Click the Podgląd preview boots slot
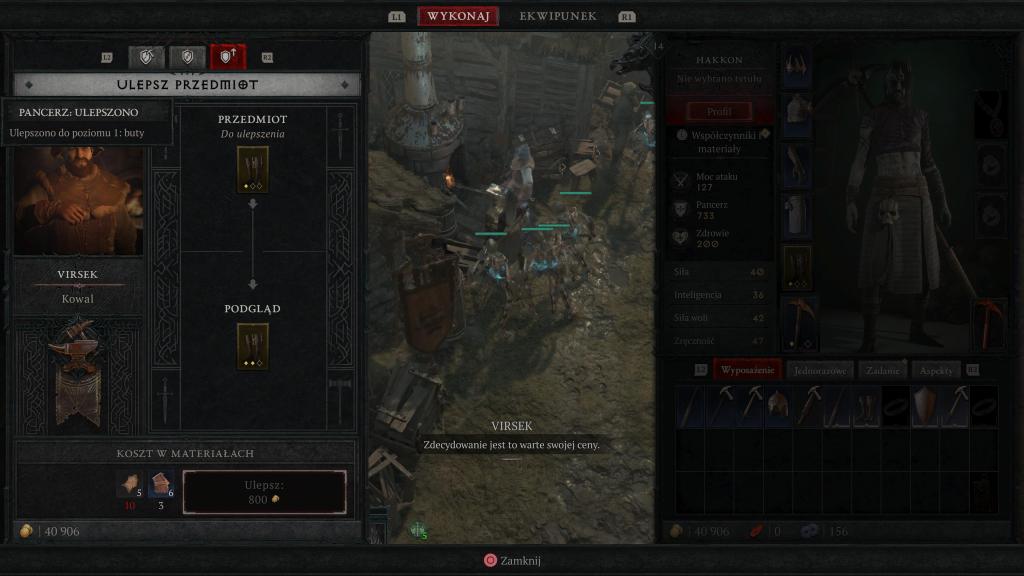This screenshot has height=576, width=1024. pos(252,346)
